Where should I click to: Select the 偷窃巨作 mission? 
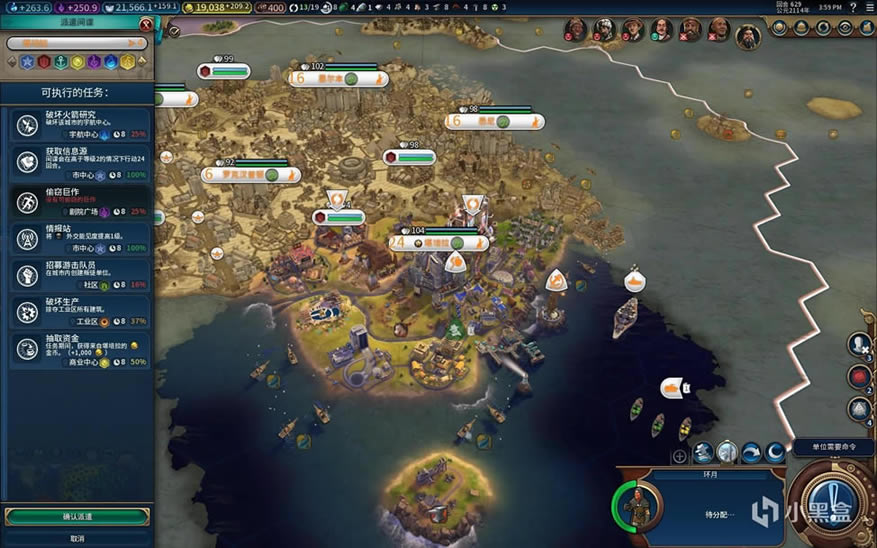pos(78,201)
